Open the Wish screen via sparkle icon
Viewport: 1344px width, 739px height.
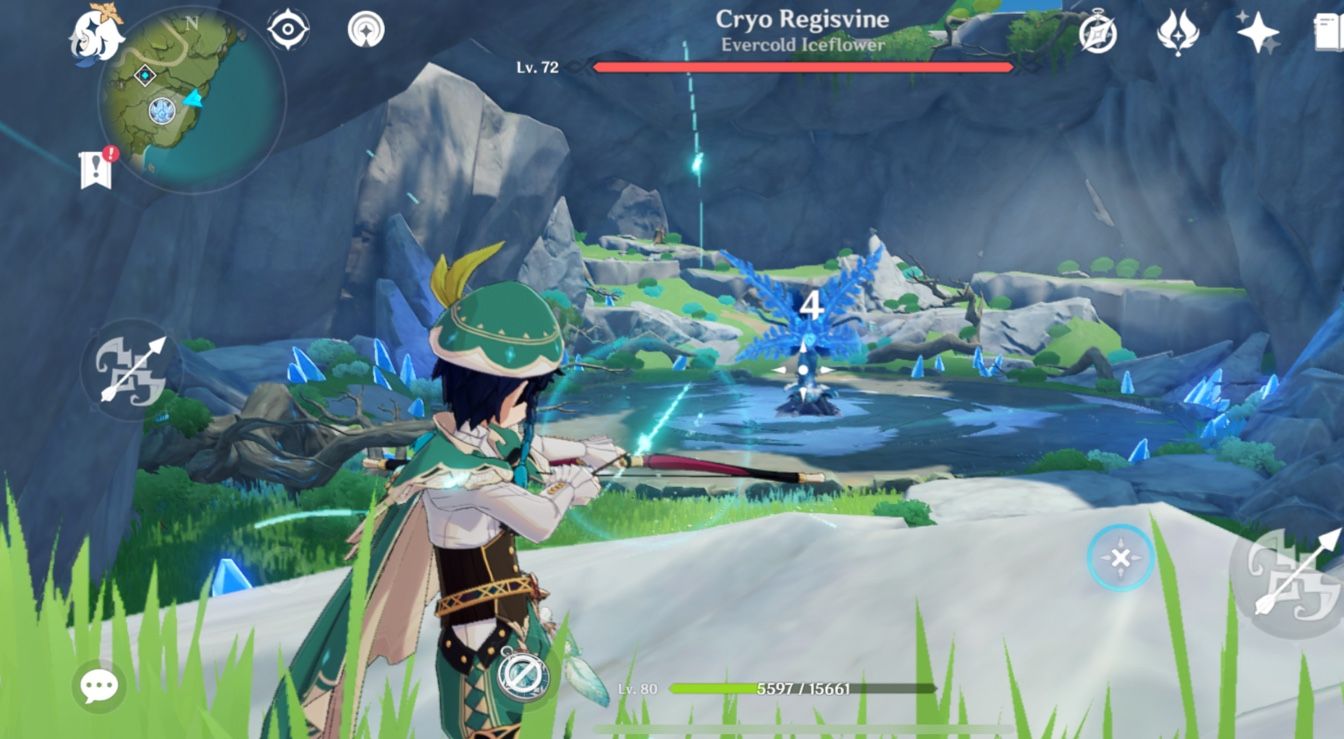(1258, 30)
